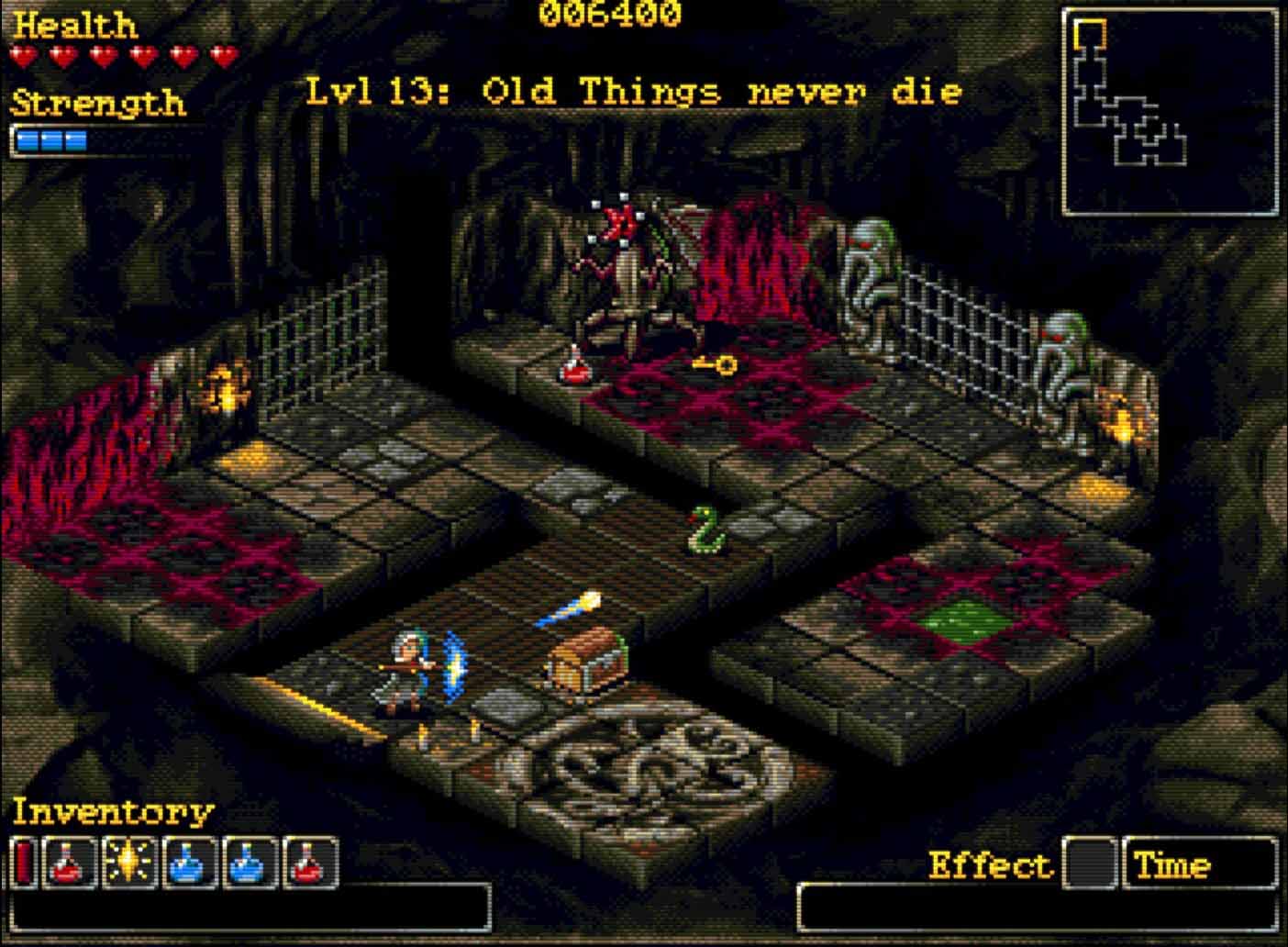Image resolution: width=1288 pixels, height=947 pixels.
Task: Click the golden key on the dungeon floor
Action: (x=716, y=365)
